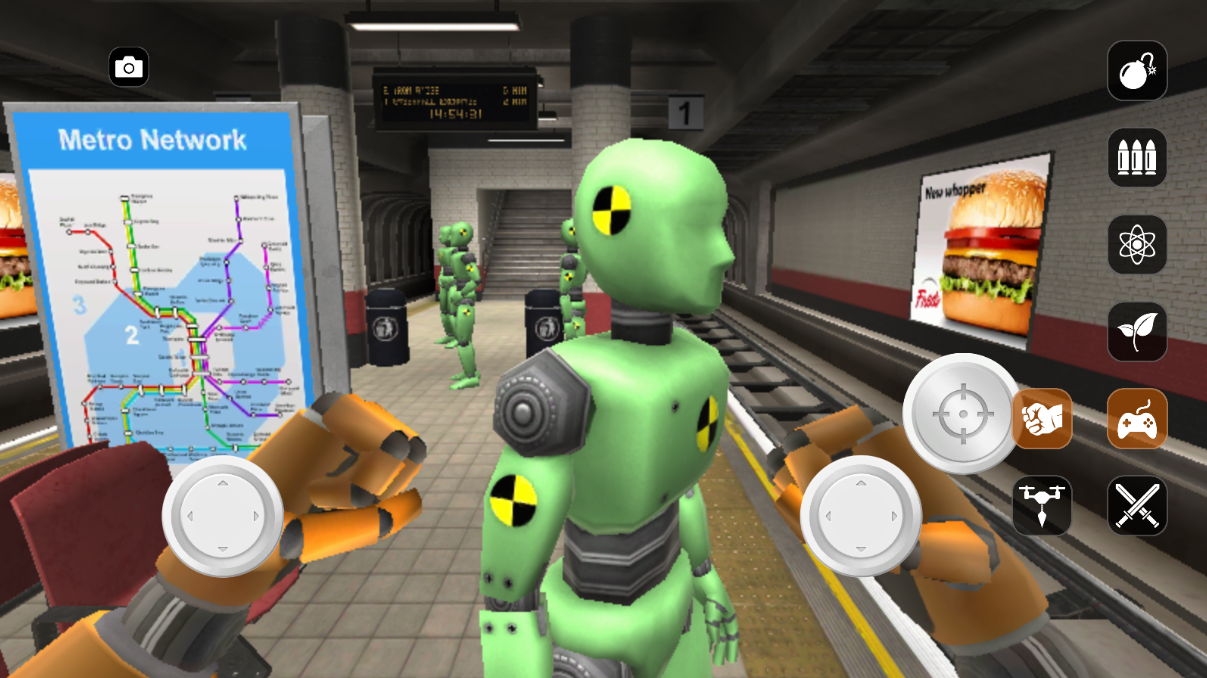Choose the bullets ammo icon
The image size is (1207, 678).
(x=1137, y=157)
